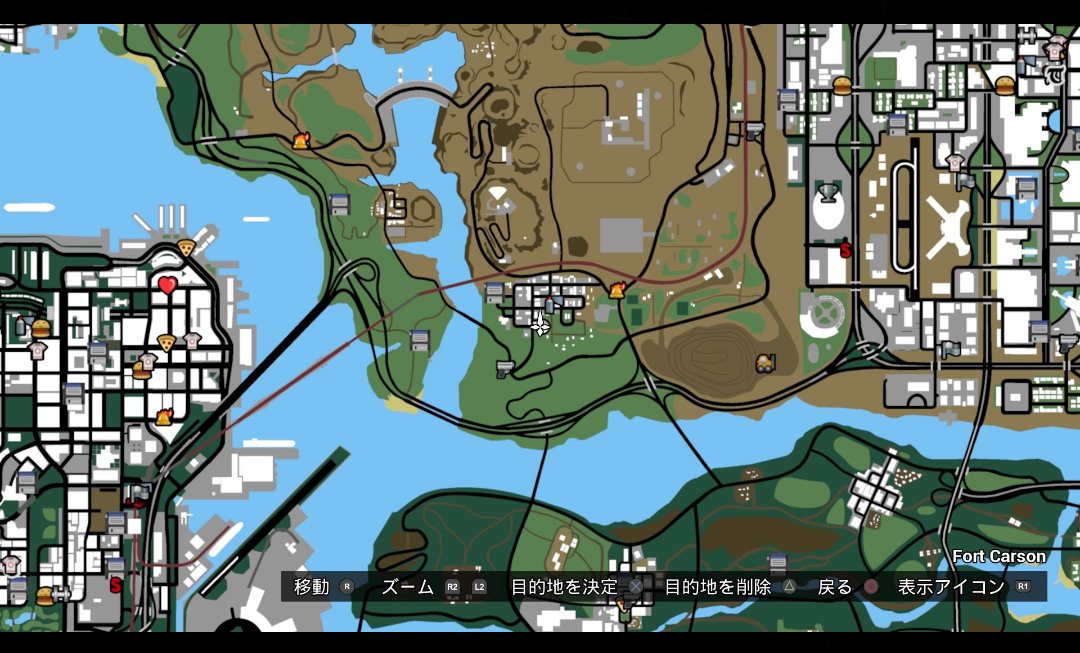Select the yellow bulldozer quarry marker
The image size is (1080, 653).
coord(766,363)
